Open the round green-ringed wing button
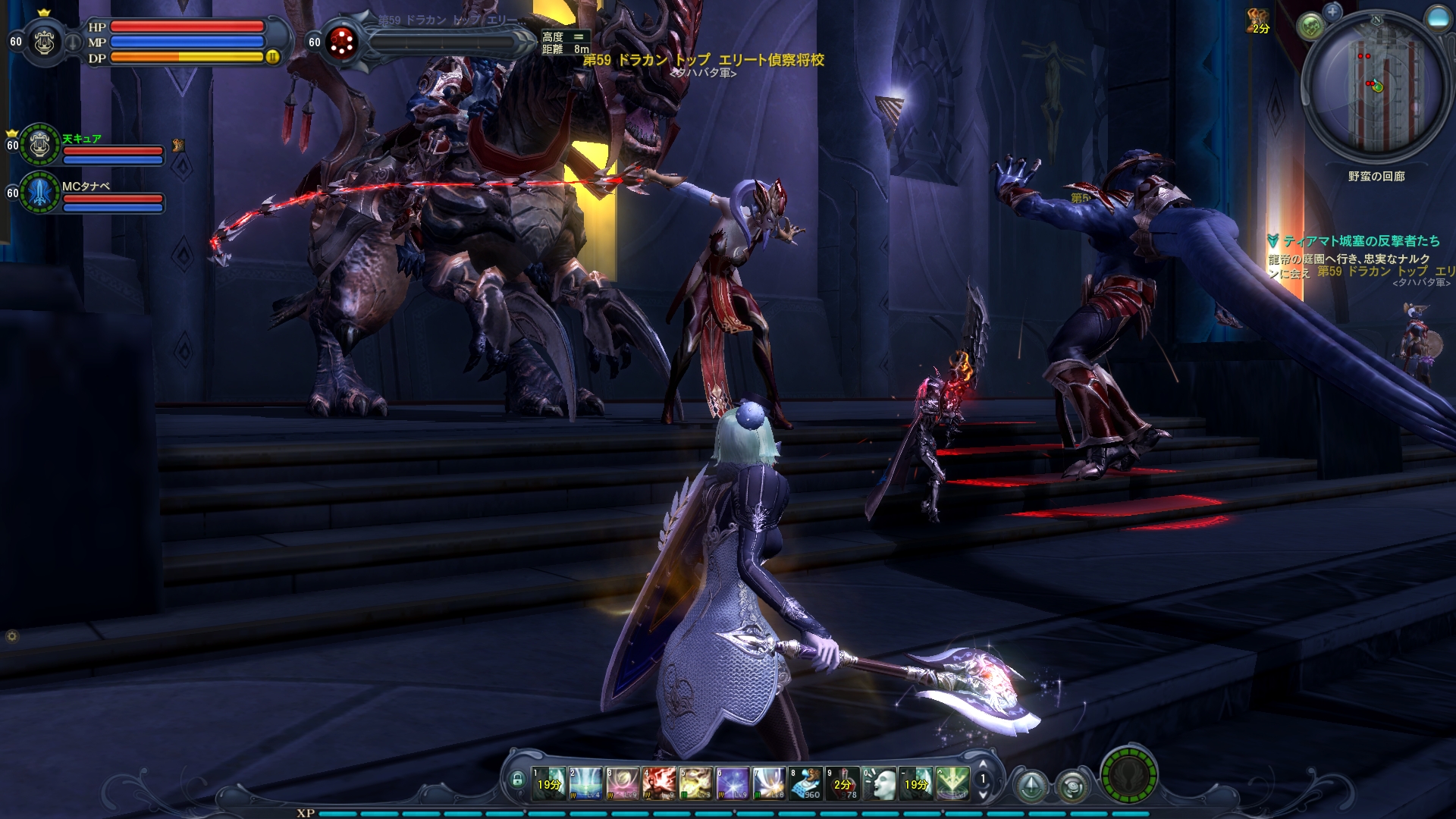Image resolution: width=1456 pixels, height=819 pixels. click(x=1128, y=775)
